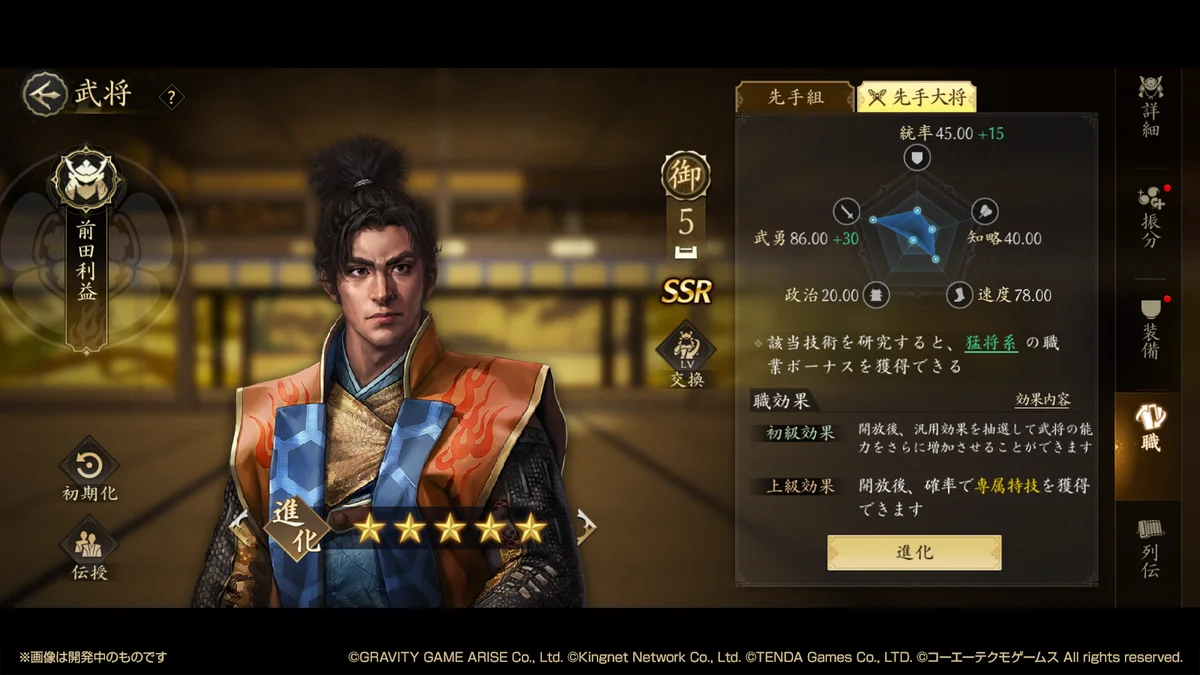Switch to the 装備 equipment tab

point(1151,329)
